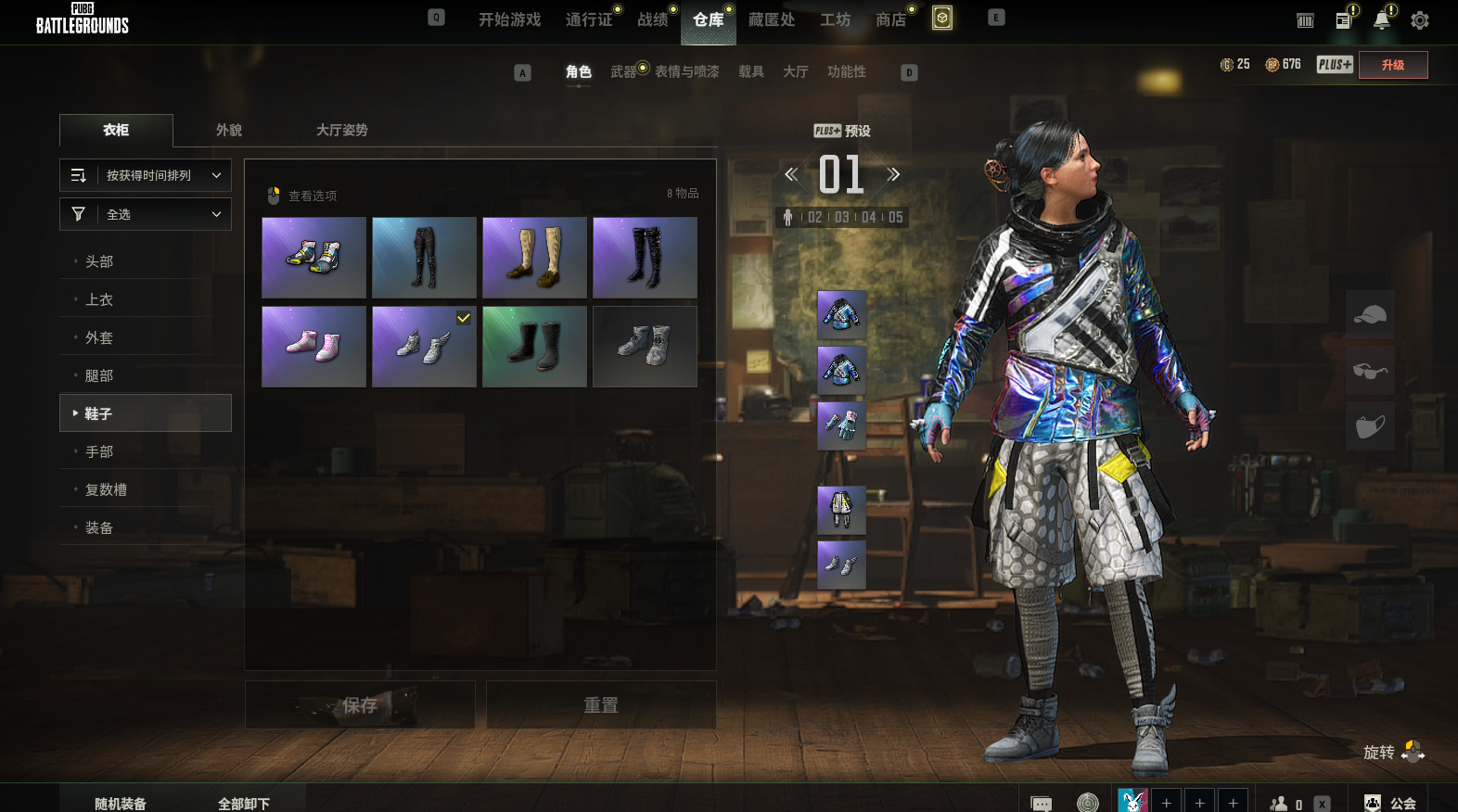Image resolution: width=1458 pixels, height=812 pixels.
Task: Select the 头部 category
Action: point(99,261)
